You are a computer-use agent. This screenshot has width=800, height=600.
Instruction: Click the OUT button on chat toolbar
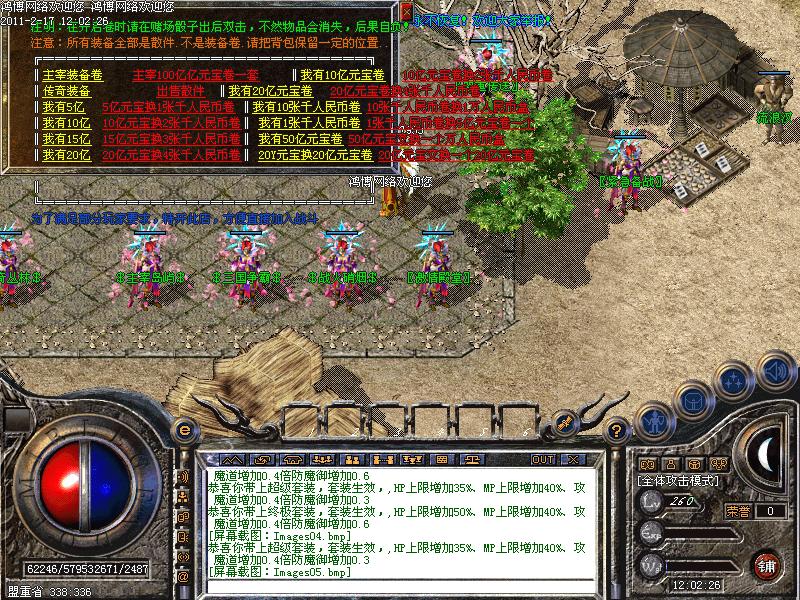(x=543, y=459)
